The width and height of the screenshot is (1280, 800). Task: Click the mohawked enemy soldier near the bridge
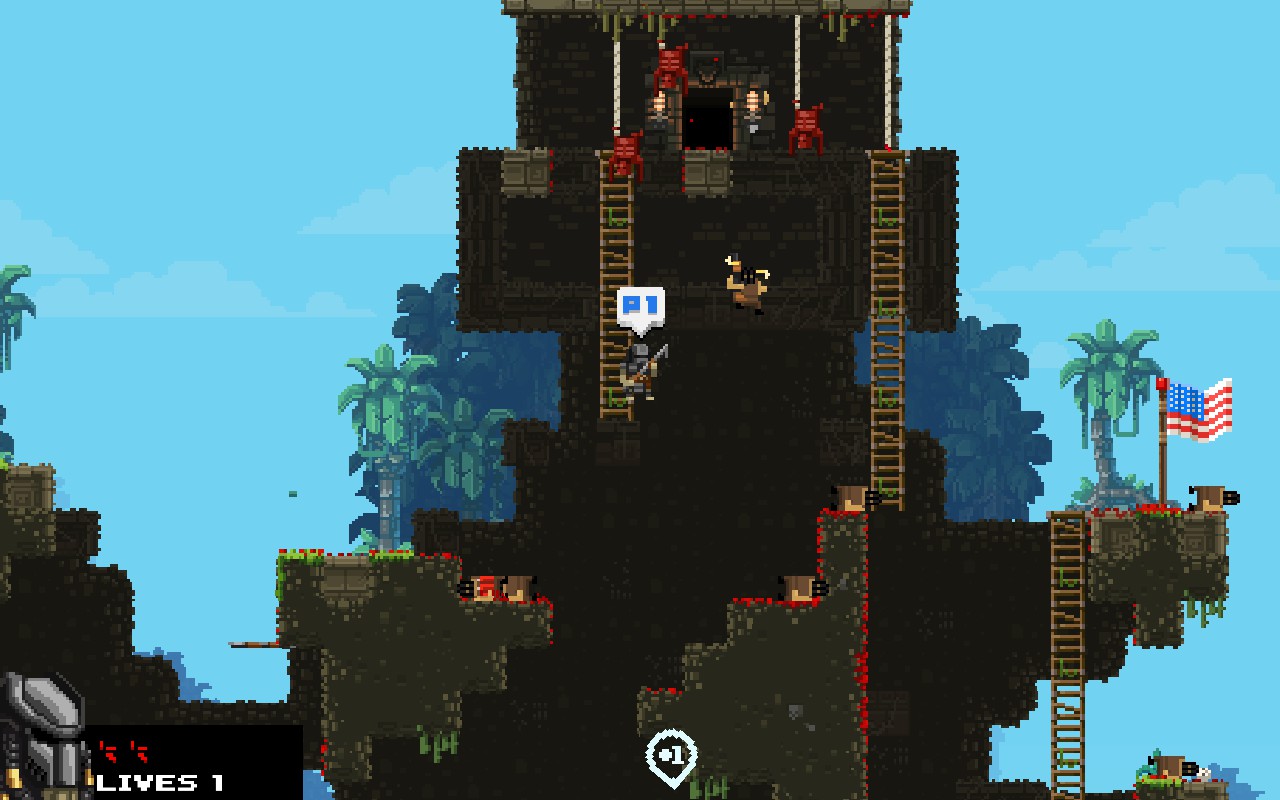pos(745,285)
